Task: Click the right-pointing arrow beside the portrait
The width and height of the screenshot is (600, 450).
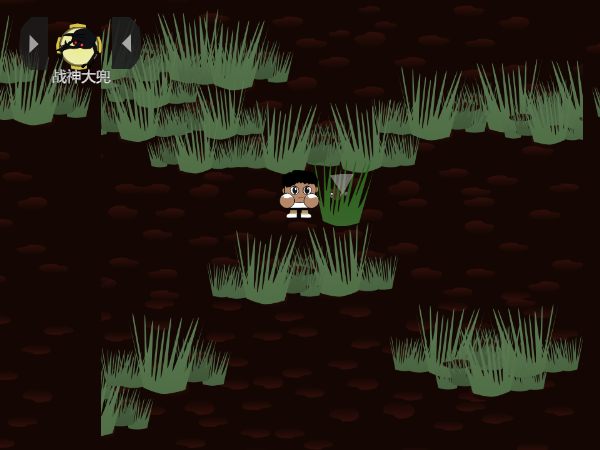Action: coord(34,43)
